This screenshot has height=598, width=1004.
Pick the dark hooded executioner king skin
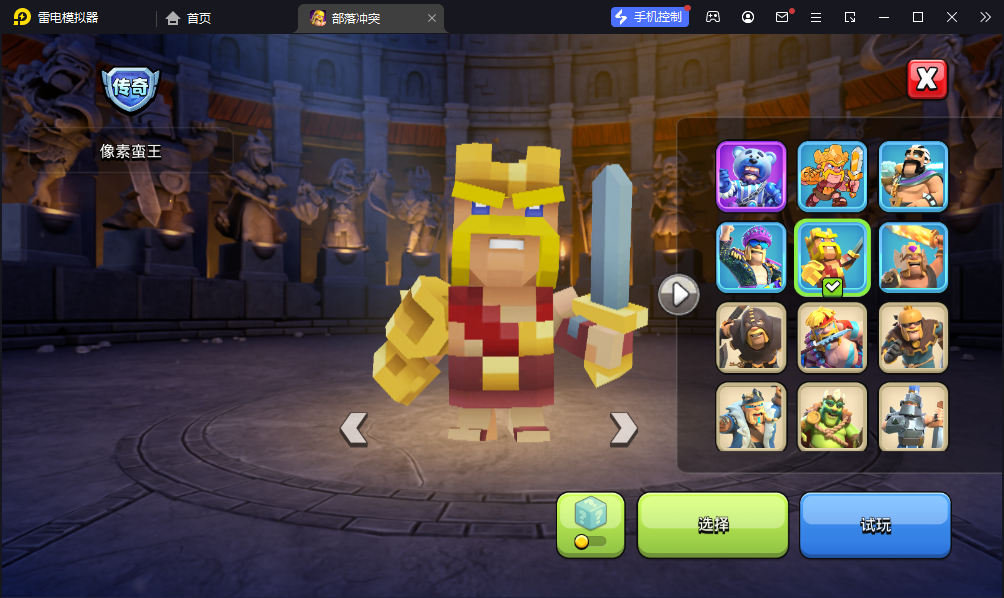point(751,337)
